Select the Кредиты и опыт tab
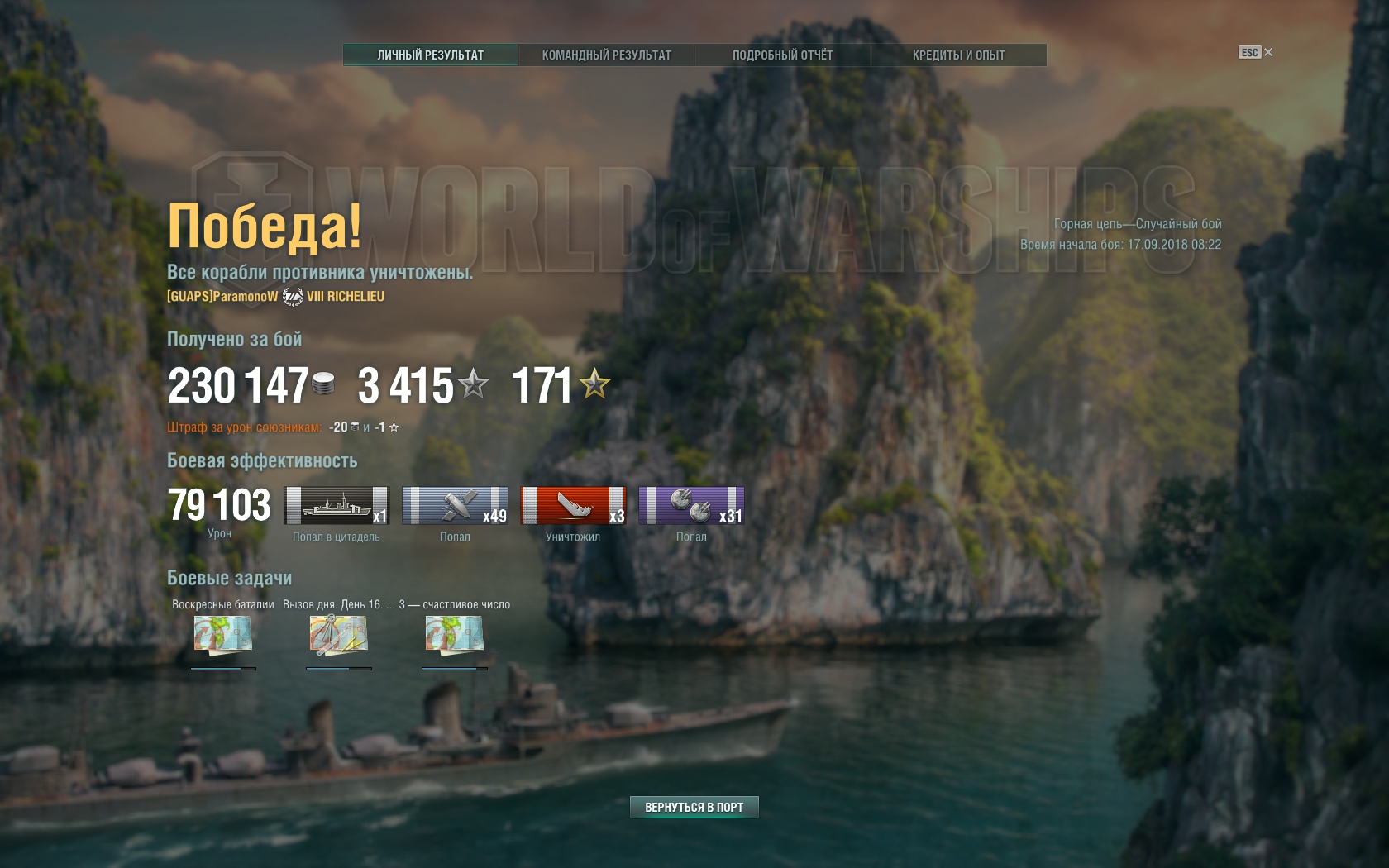 958,55
